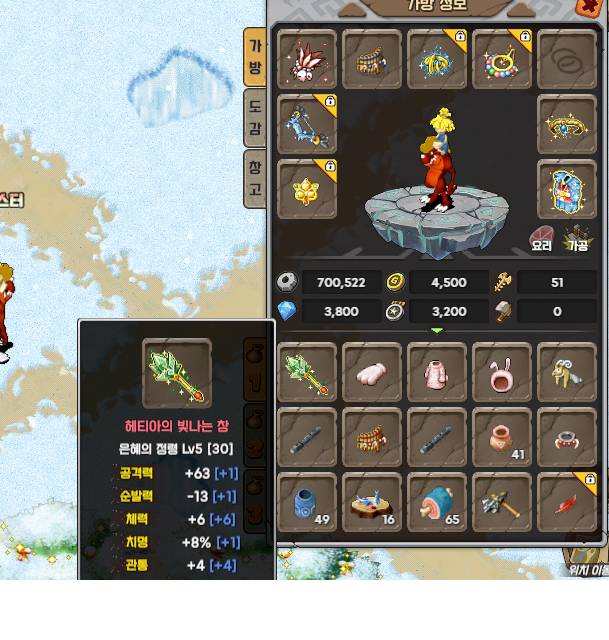Select the blue jar stack of 49
The width and height of the screenshot is (609, 640).
pyautogui.click(x=306, y=502)
